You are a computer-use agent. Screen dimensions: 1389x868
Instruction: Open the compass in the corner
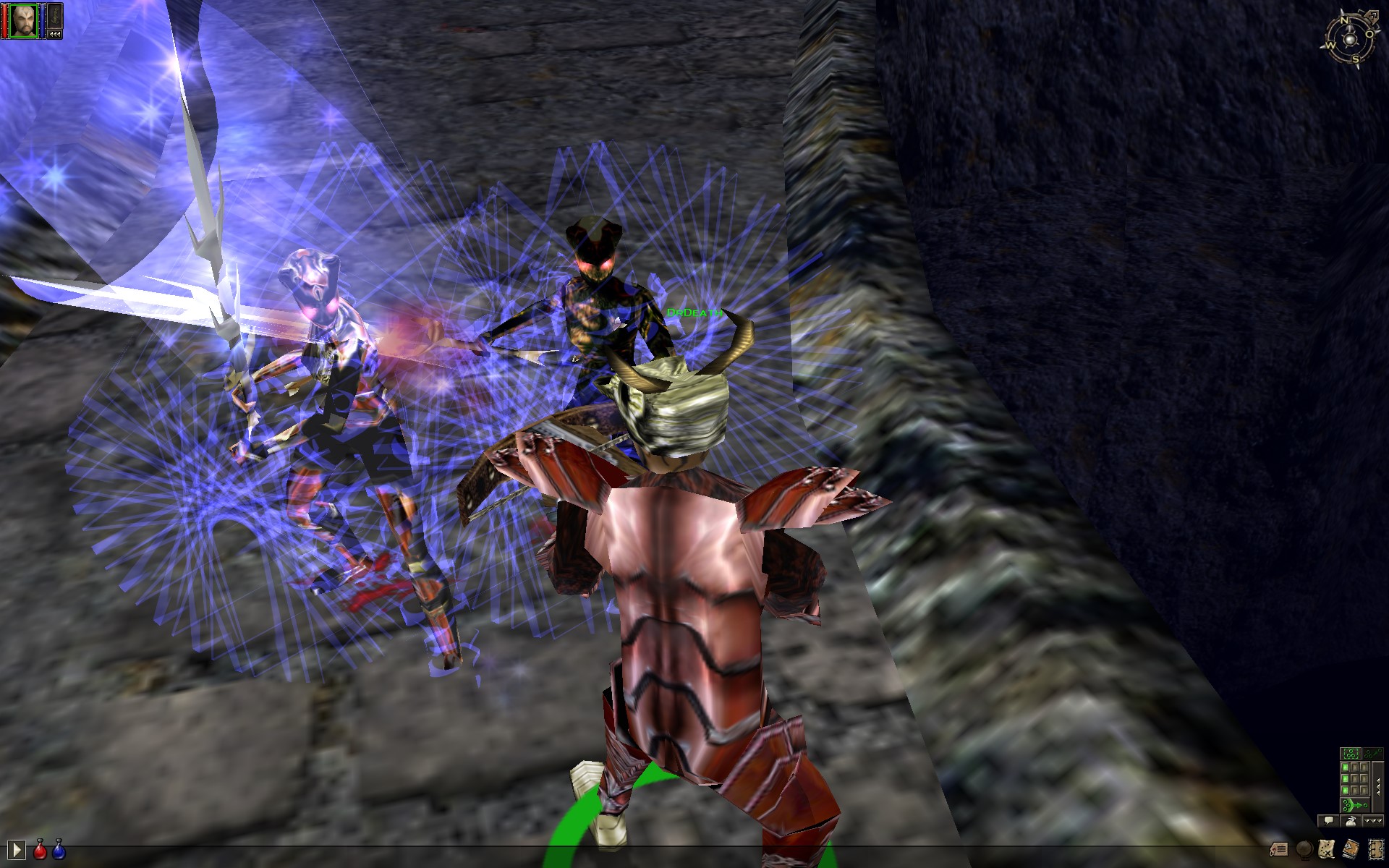(x=1350, y=40)
